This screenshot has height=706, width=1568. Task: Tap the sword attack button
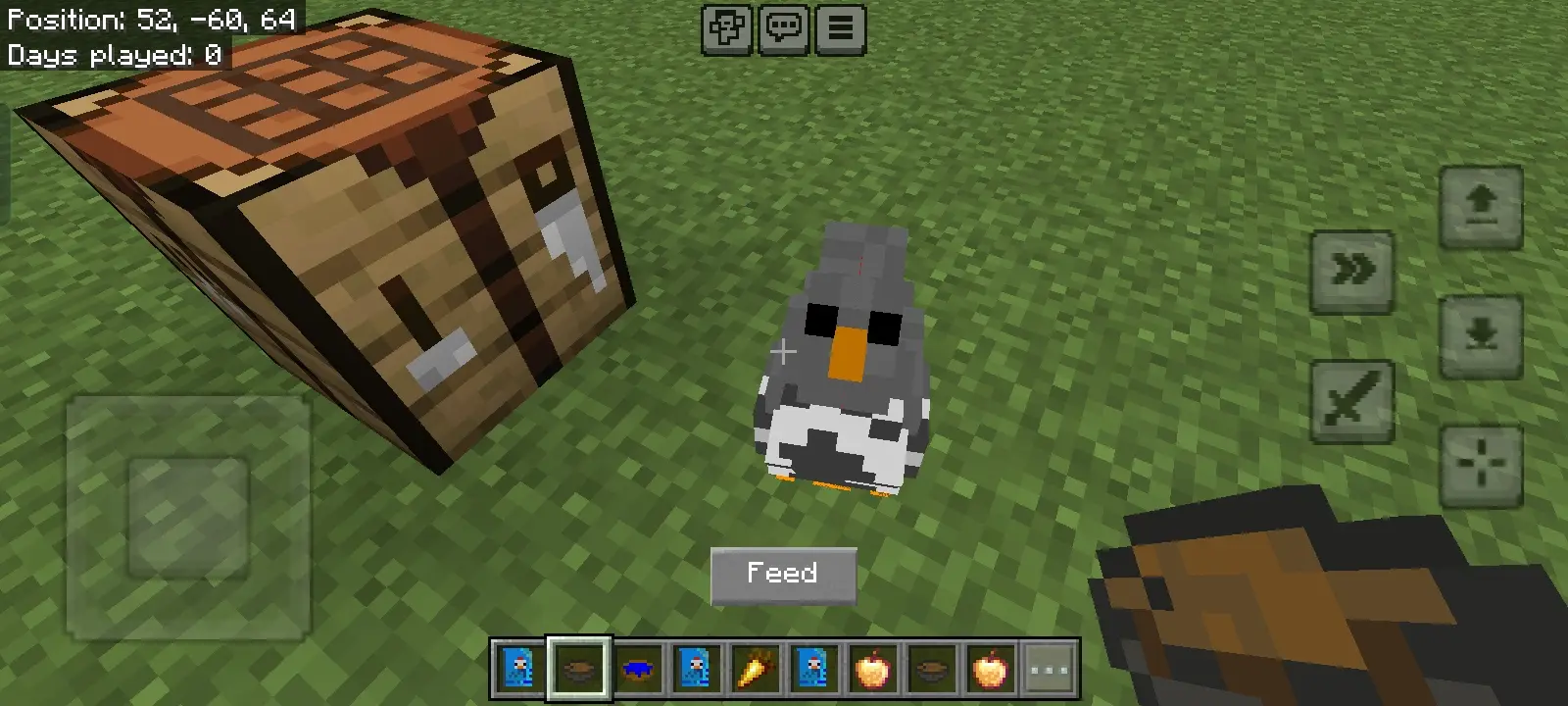point(1352,400)
